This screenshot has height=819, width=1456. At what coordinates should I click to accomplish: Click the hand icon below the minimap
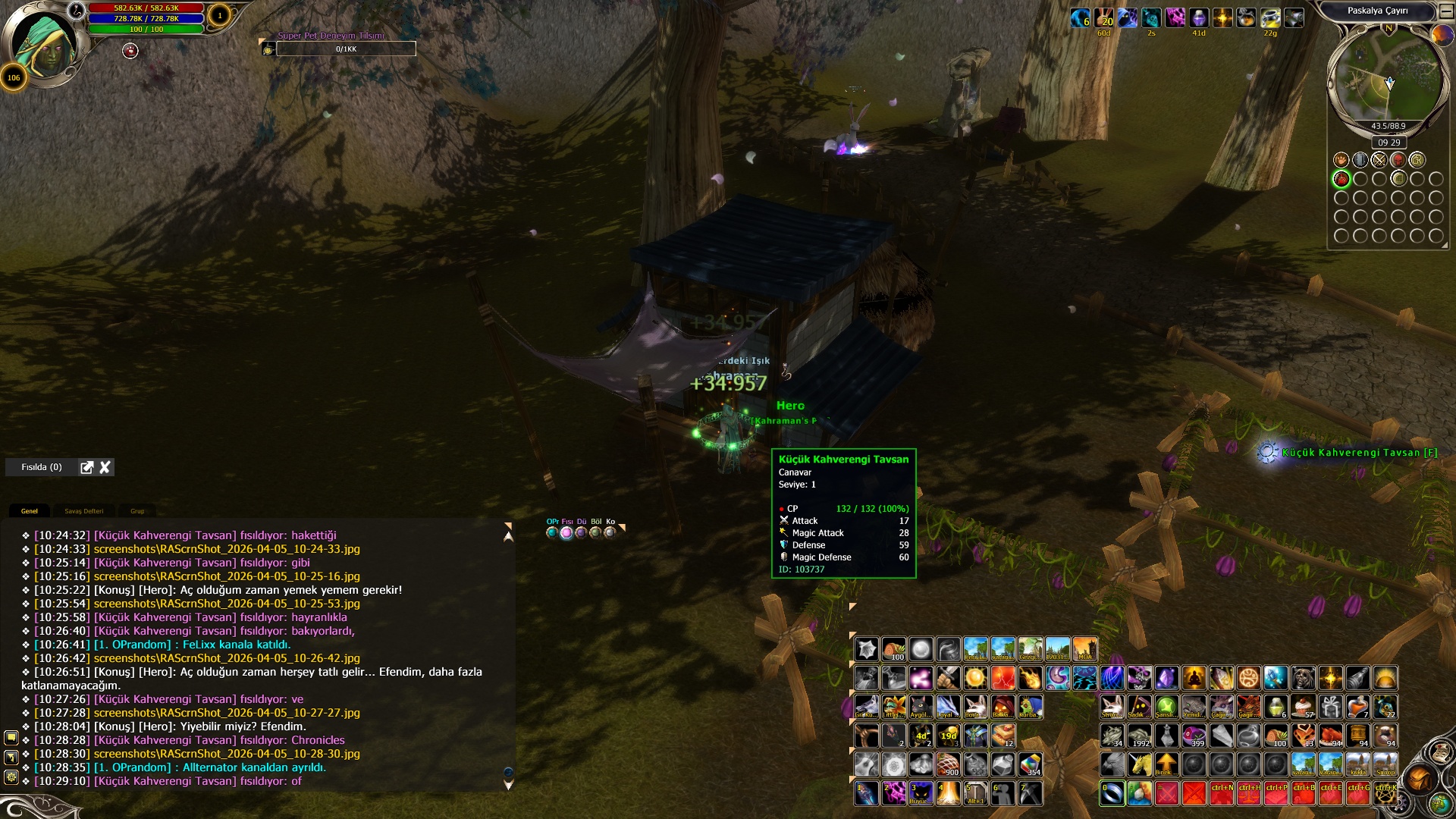(1341, 160)
